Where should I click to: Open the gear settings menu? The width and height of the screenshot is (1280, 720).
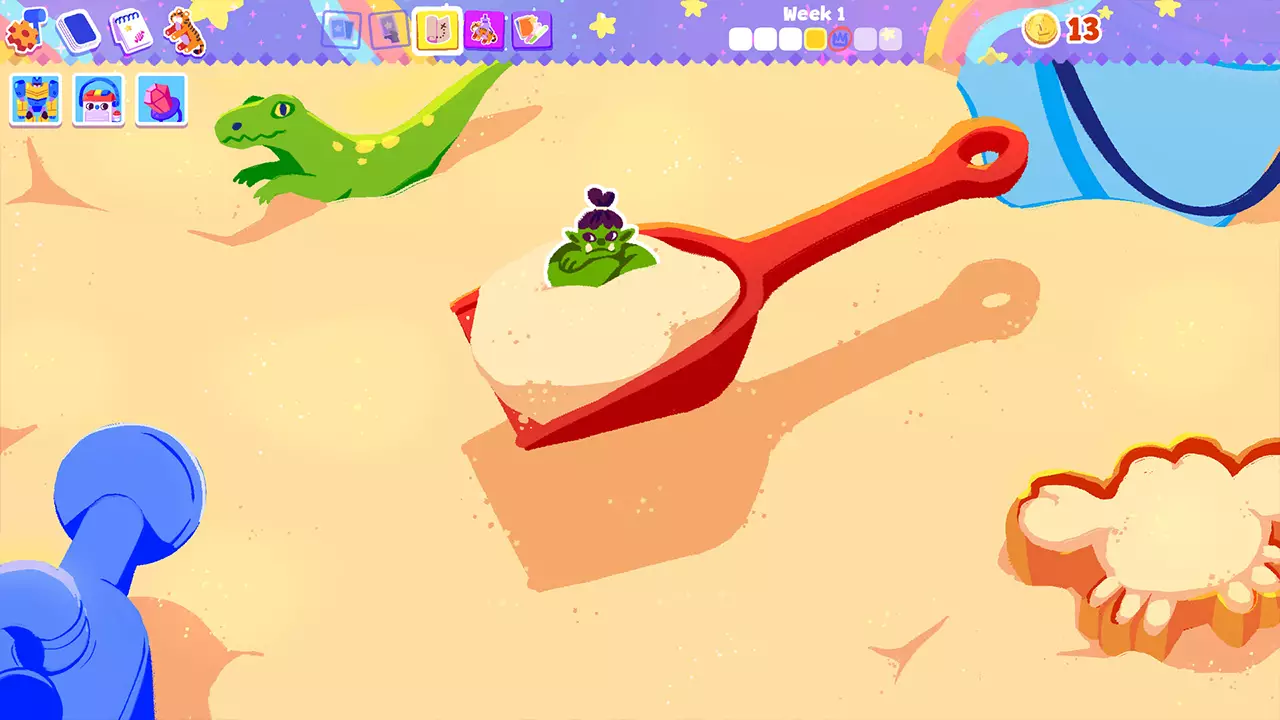23,31
